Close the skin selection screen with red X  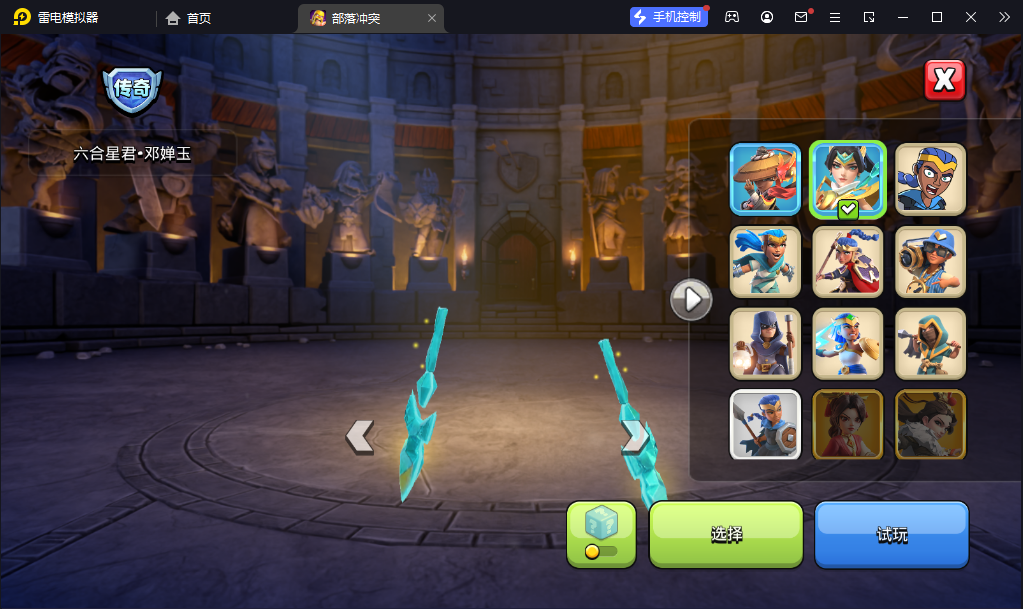coord(944,81)
